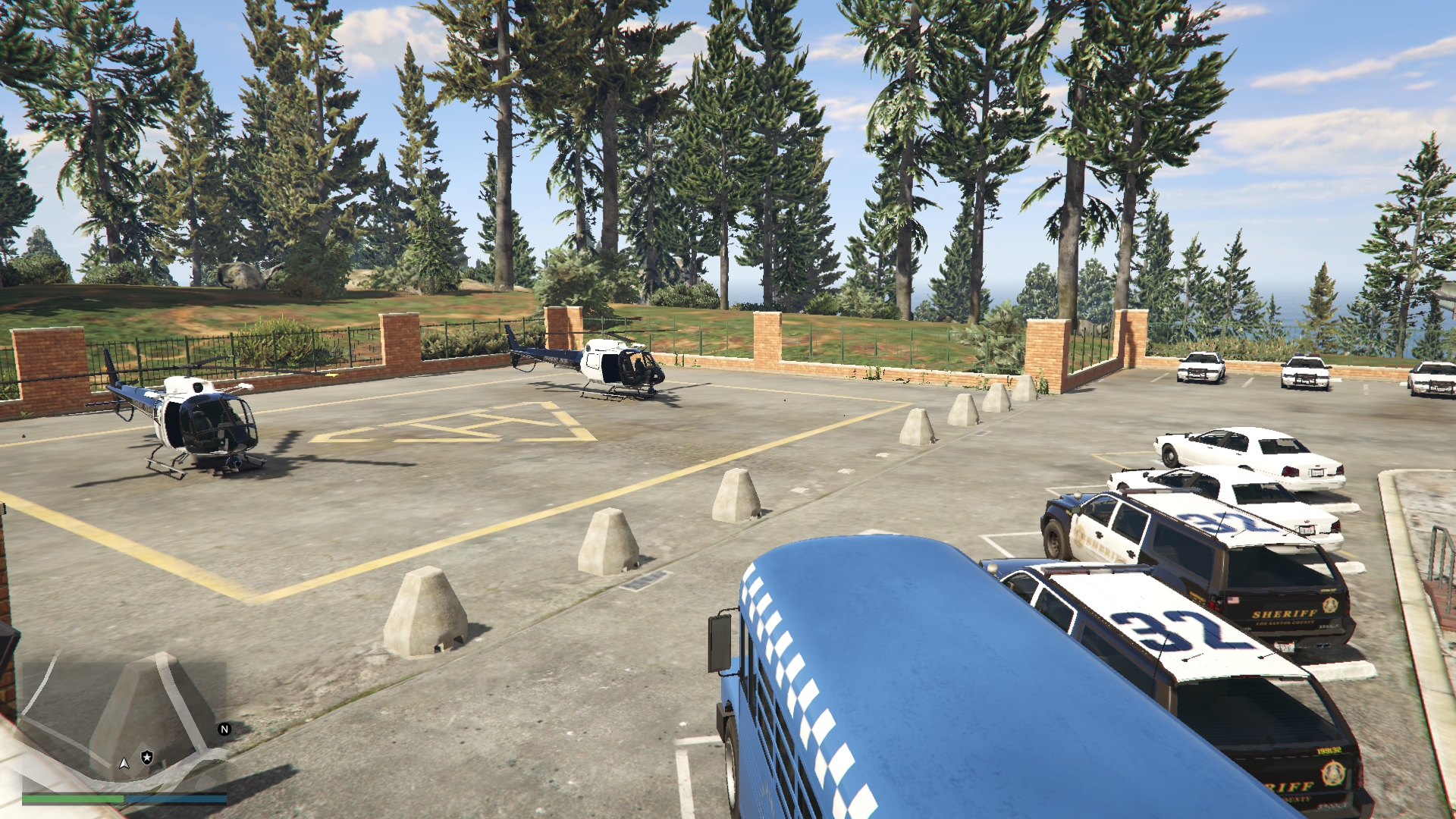Select the police station shield blip

(147, 757)
